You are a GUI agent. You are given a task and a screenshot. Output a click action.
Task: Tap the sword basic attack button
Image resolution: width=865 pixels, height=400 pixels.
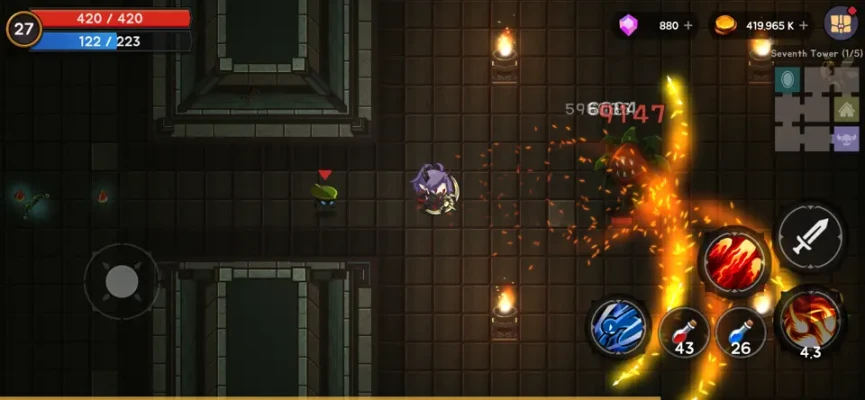(810, 237)
